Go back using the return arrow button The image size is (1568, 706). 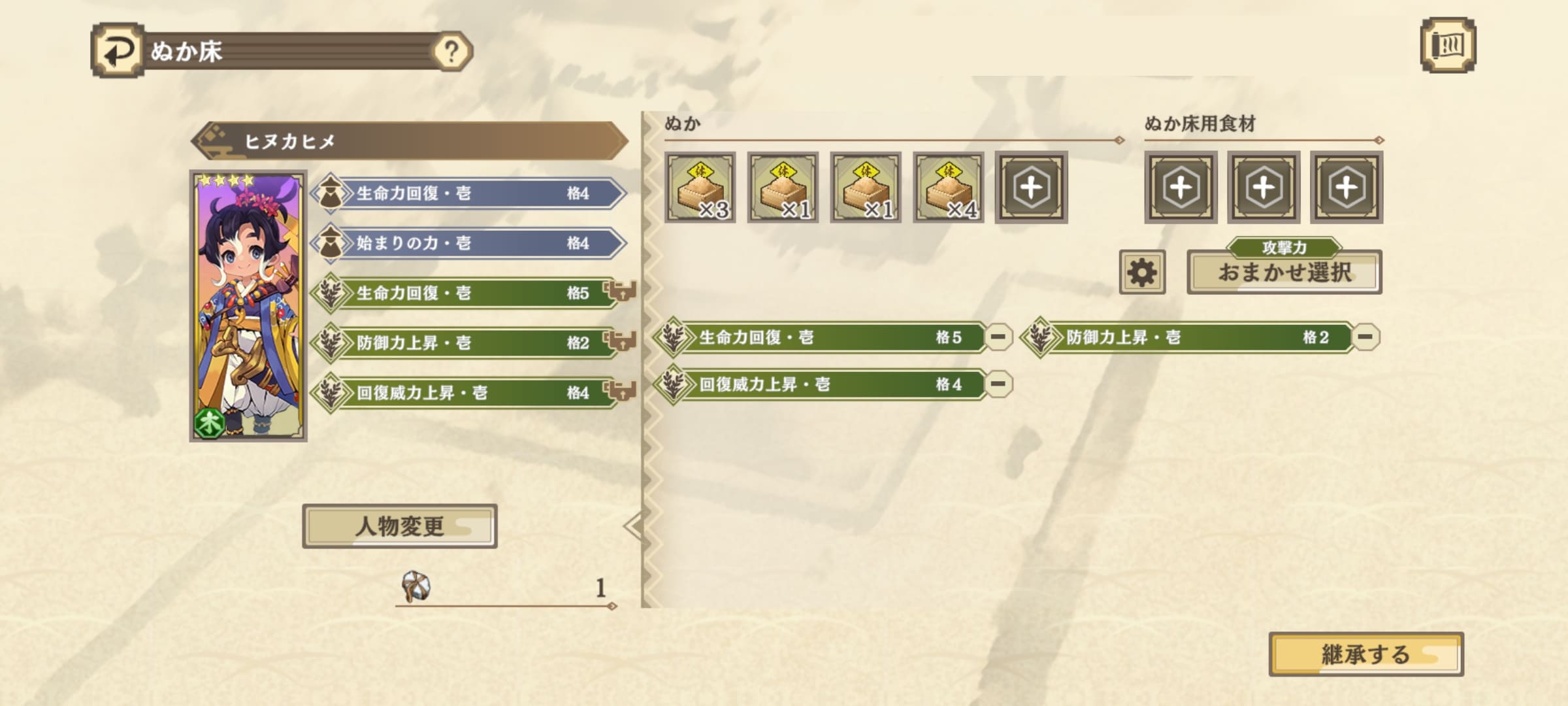click(x=118, y=50)
